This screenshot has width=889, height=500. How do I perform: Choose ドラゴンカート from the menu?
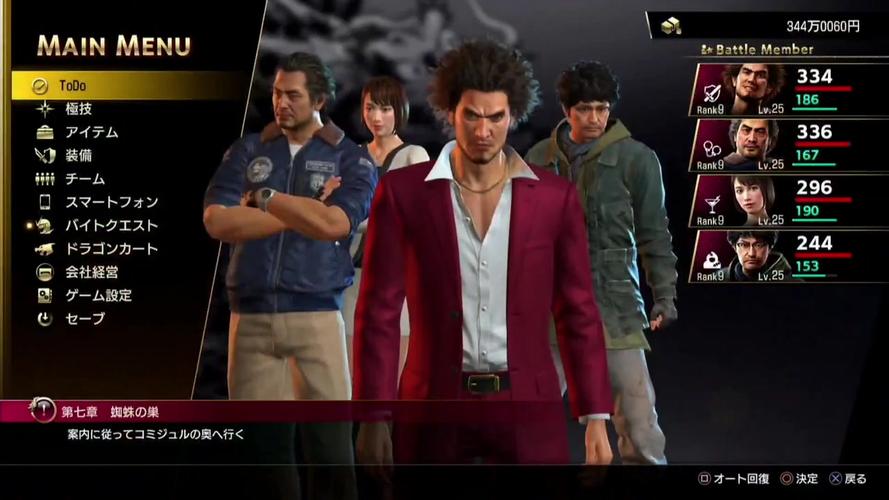click(x=111, y=249)
